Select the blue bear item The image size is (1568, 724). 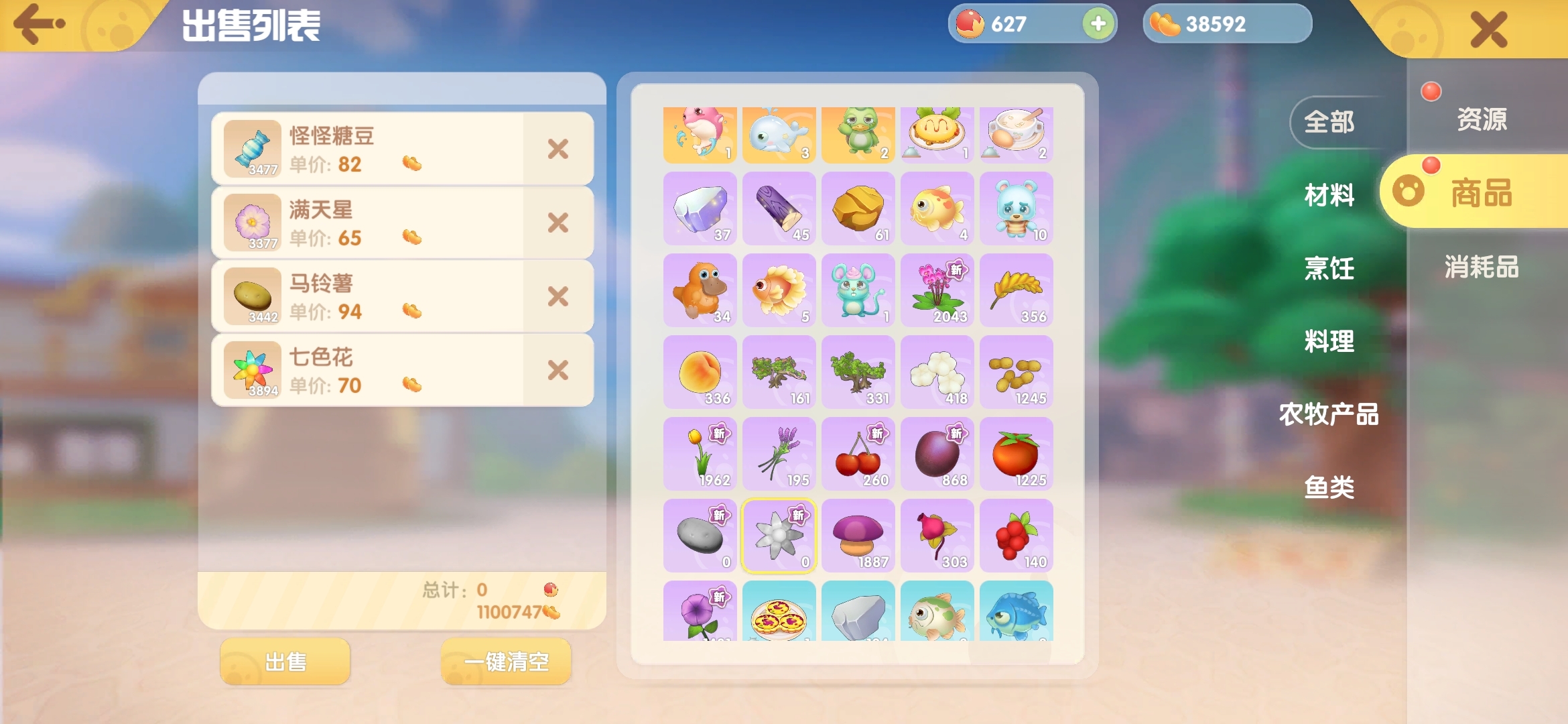[x=1016, y=208]
